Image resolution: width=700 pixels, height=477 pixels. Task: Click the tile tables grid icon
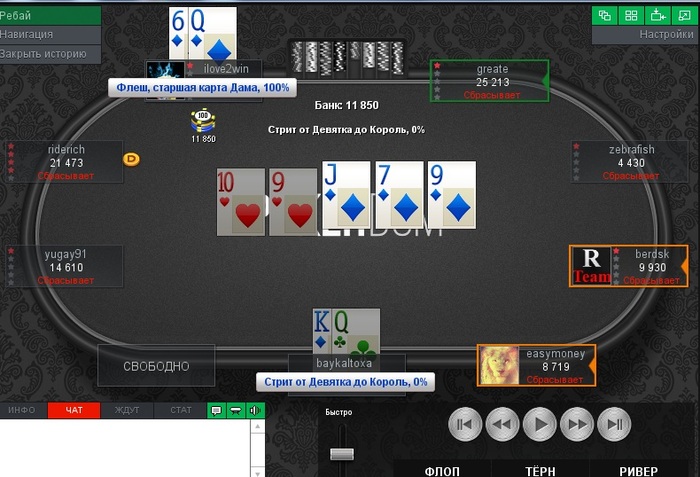click(631, 15)
